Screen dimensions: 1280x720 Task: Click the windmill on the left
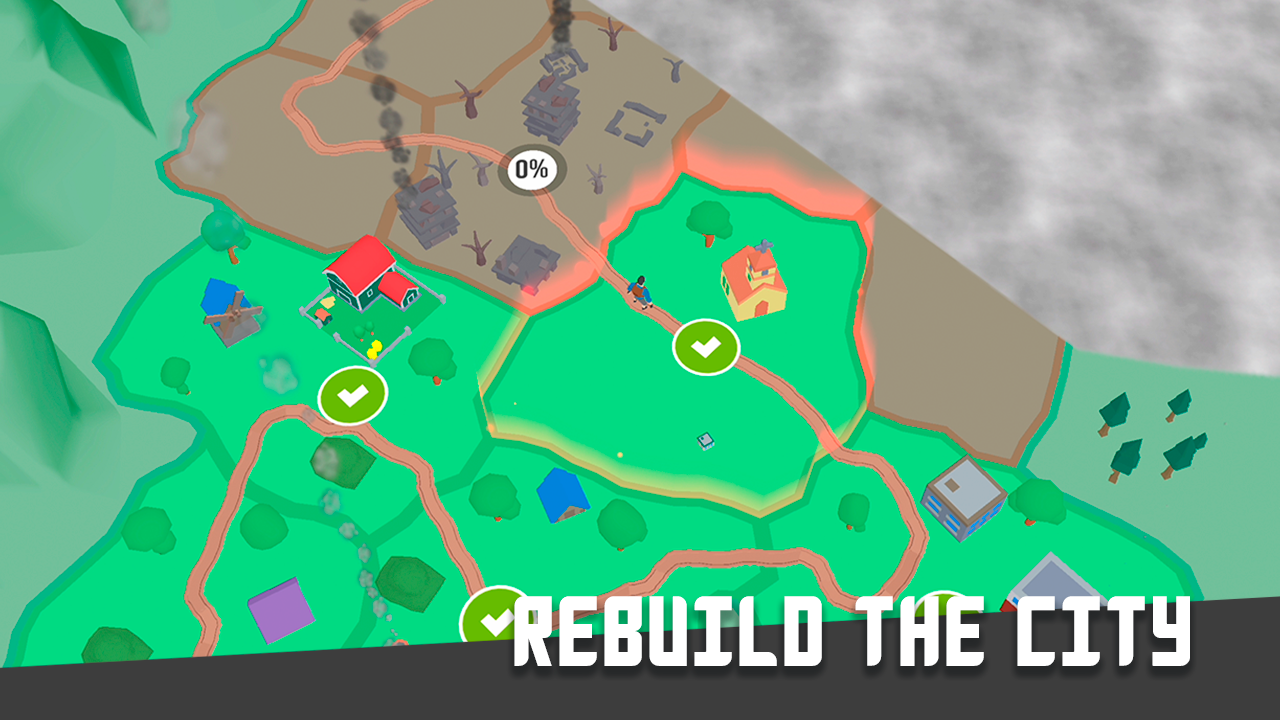[233, 315]
